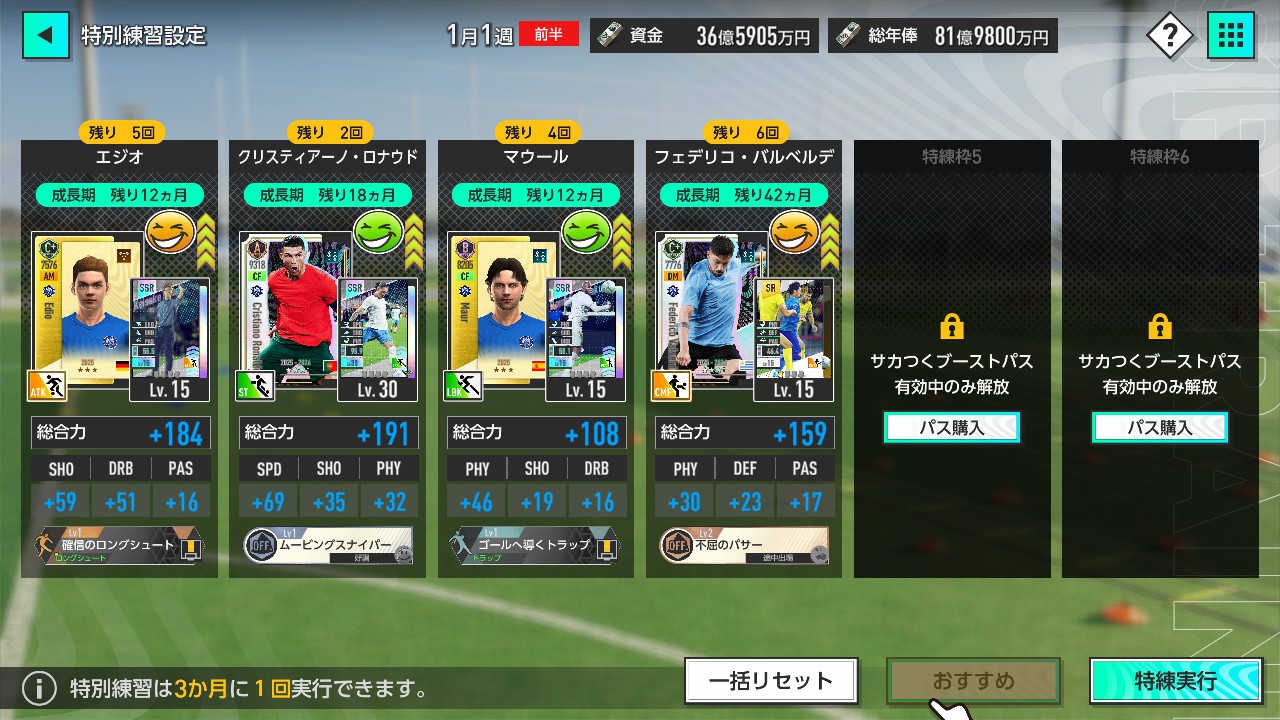
Task: Choose the おすすめ recommend button
Action: tap(973, 681)
